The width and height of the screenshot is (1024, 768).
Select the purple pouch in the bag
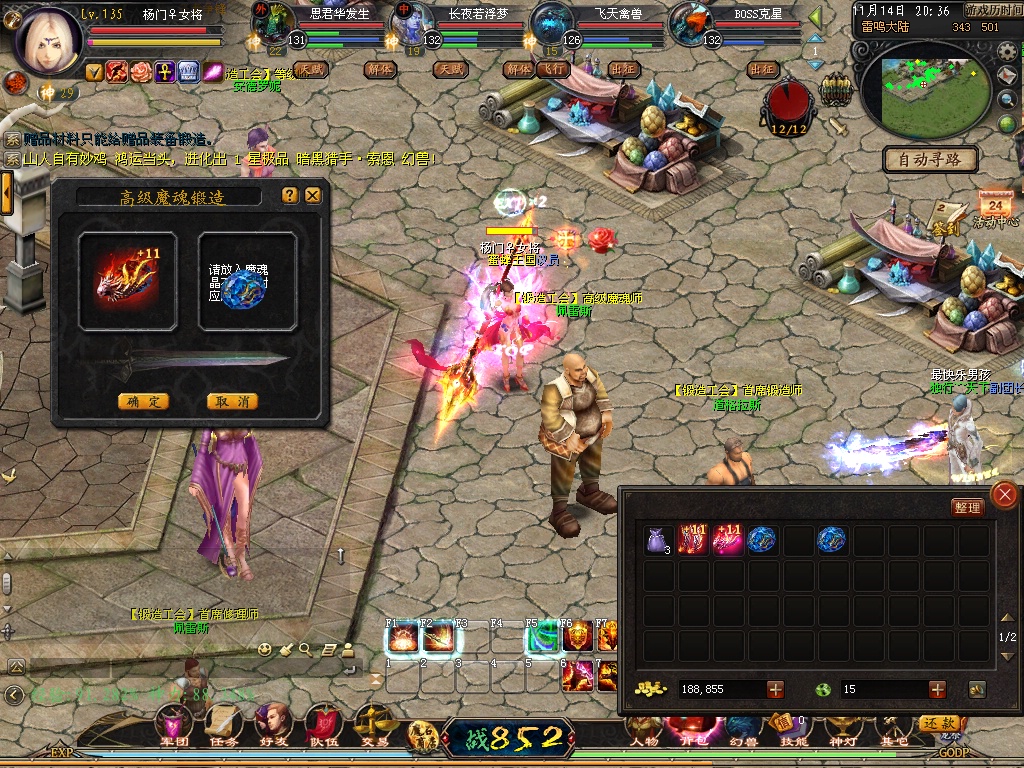coord(658,541)
